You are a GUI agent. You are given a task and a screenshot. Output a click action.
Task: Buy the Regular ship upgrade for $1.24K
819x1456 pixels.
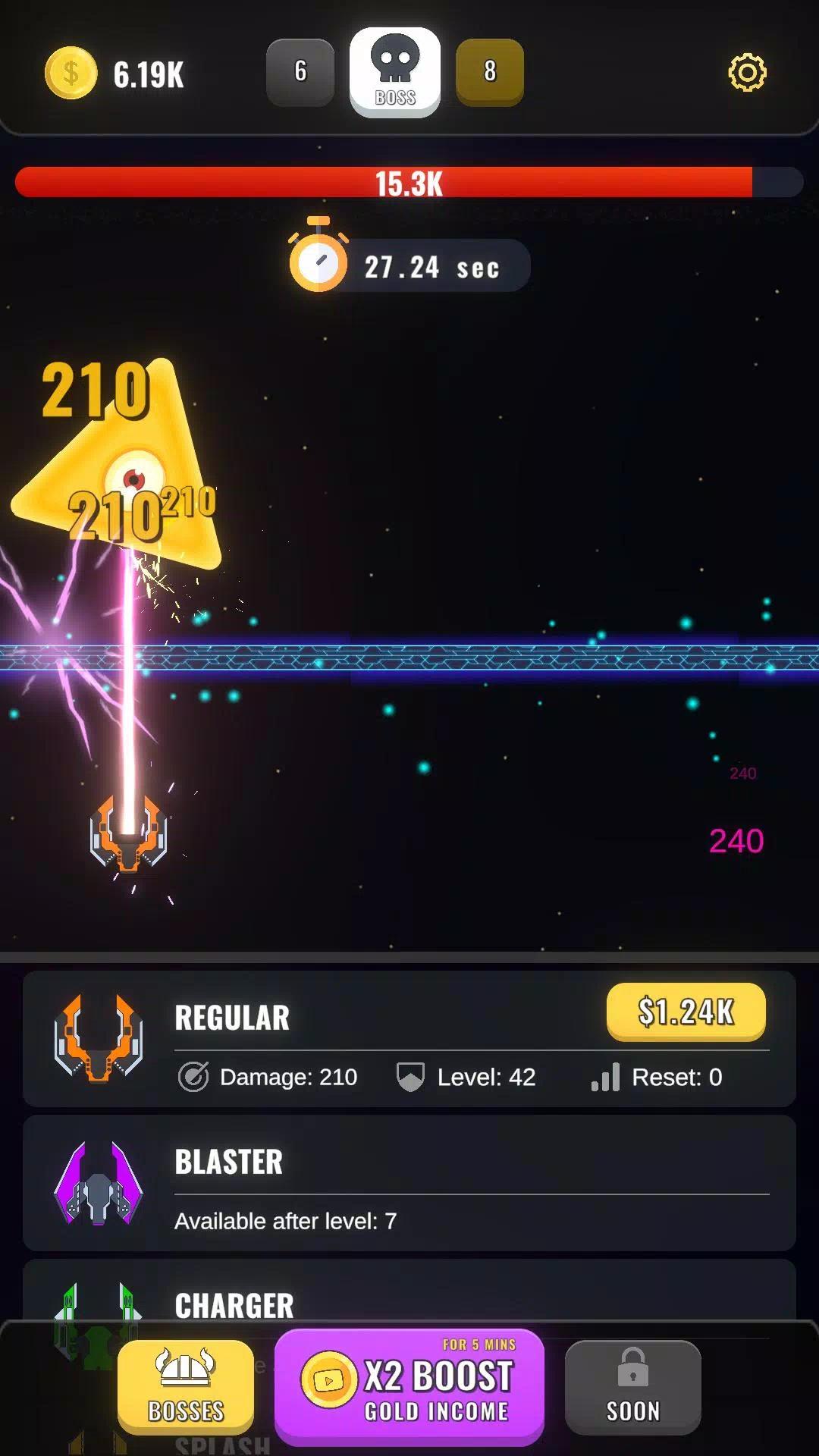pyautogui.click(x=686, y=1012)
